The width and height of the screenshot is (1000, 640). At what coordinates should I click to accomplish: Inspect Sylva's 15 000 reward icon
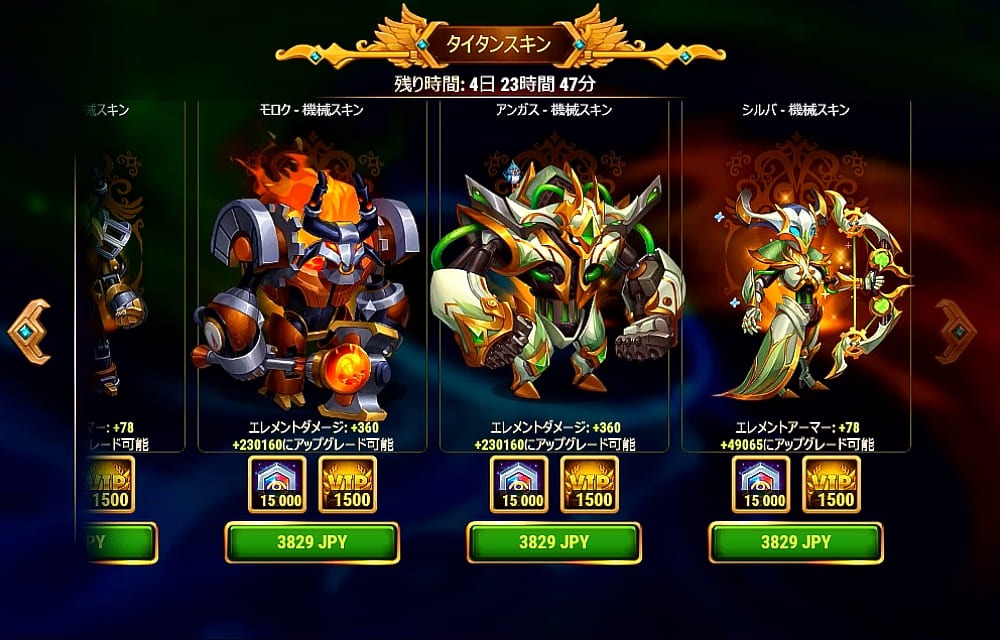pyautogui.click(x=761, y=485)
